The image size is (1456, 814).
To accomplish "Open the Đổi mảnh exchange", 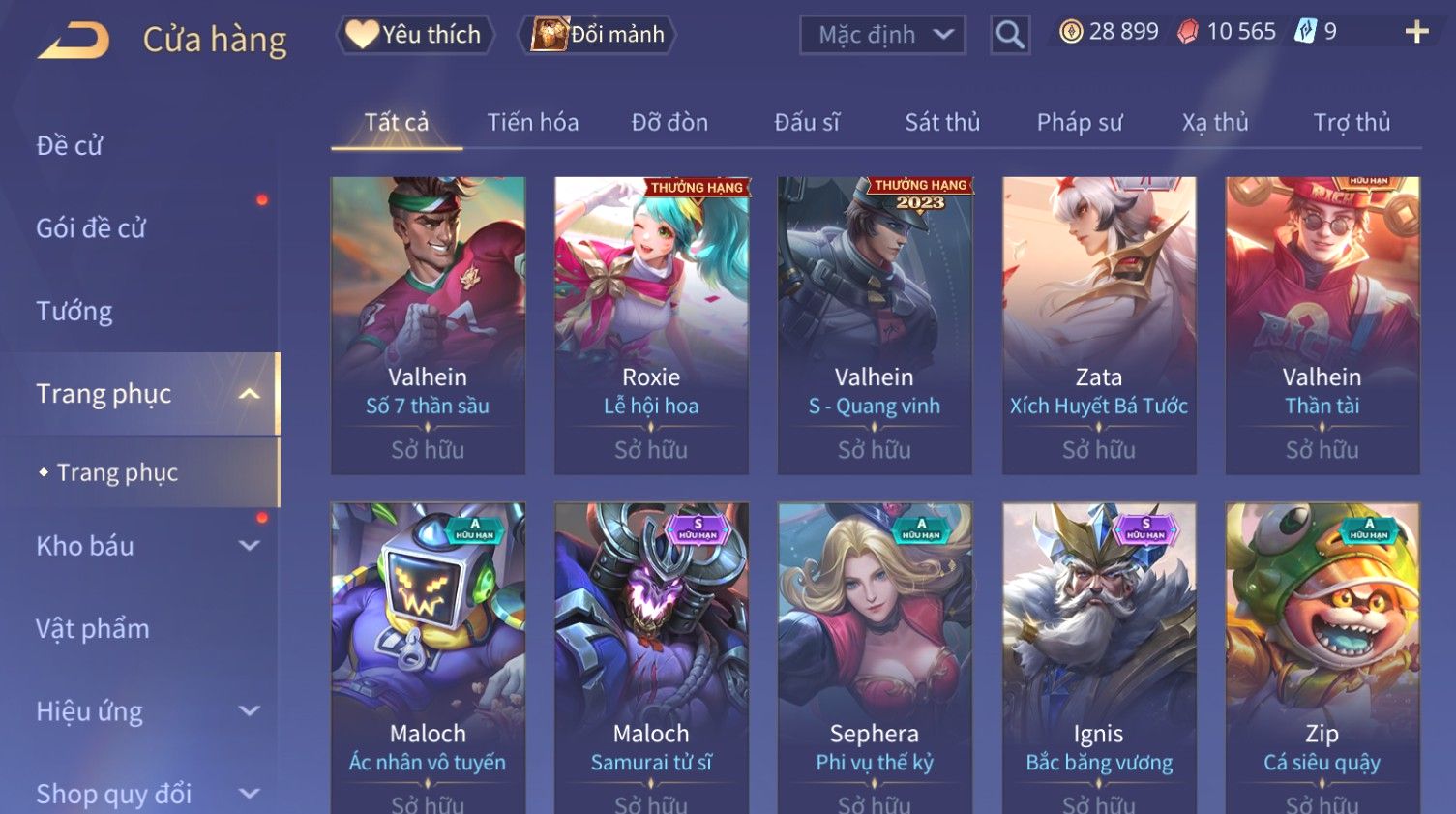I will [x=599, y=35].
